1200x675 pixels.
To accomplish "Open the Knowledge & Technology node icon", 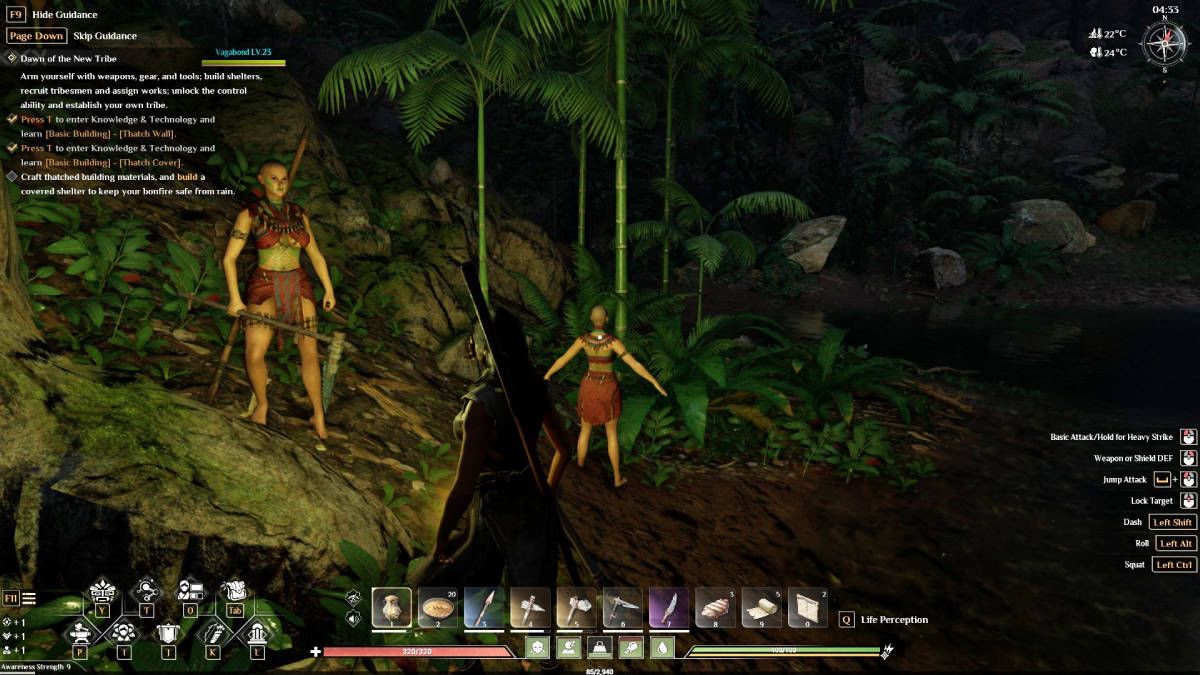I will pyautogui.click(x=147, y=591).
